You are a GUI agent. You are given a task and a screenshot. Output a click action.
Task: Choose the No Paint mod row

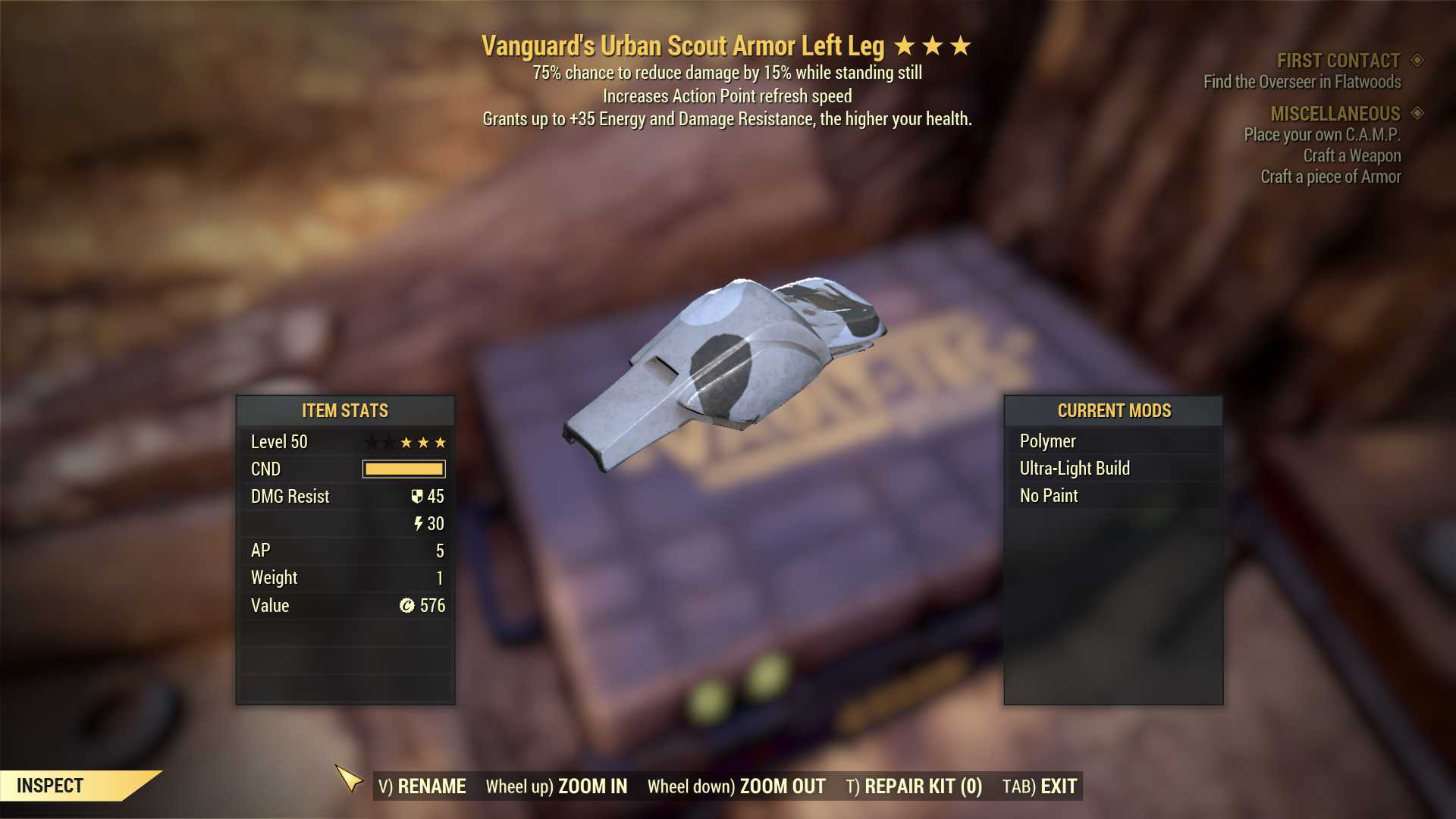(1112, 496)
